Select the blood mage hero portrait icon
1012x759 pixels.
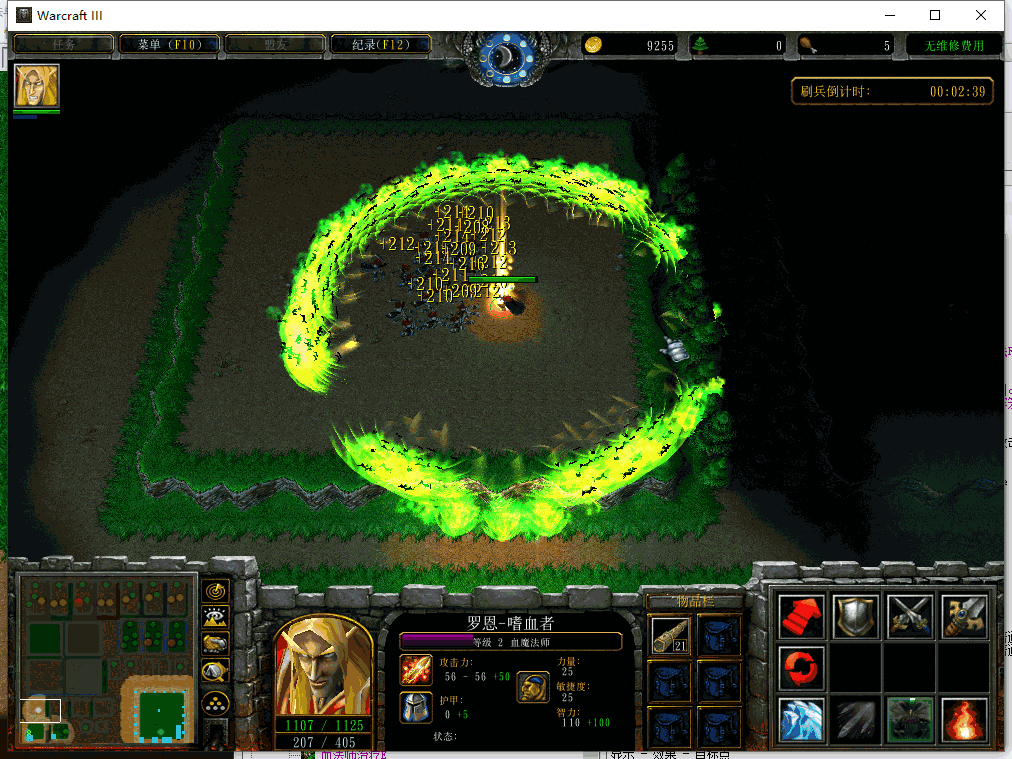tap(37, 86)
